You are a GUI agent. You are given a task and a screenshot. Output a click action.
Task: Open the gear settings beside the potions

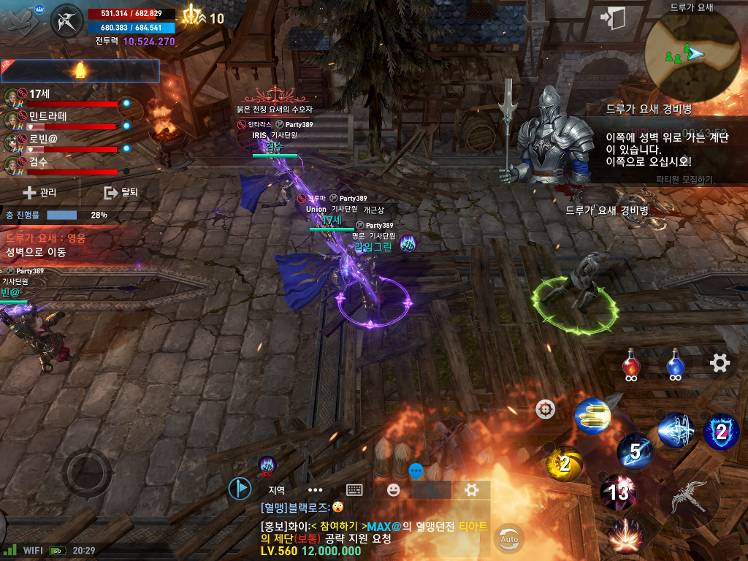(719, 363)
